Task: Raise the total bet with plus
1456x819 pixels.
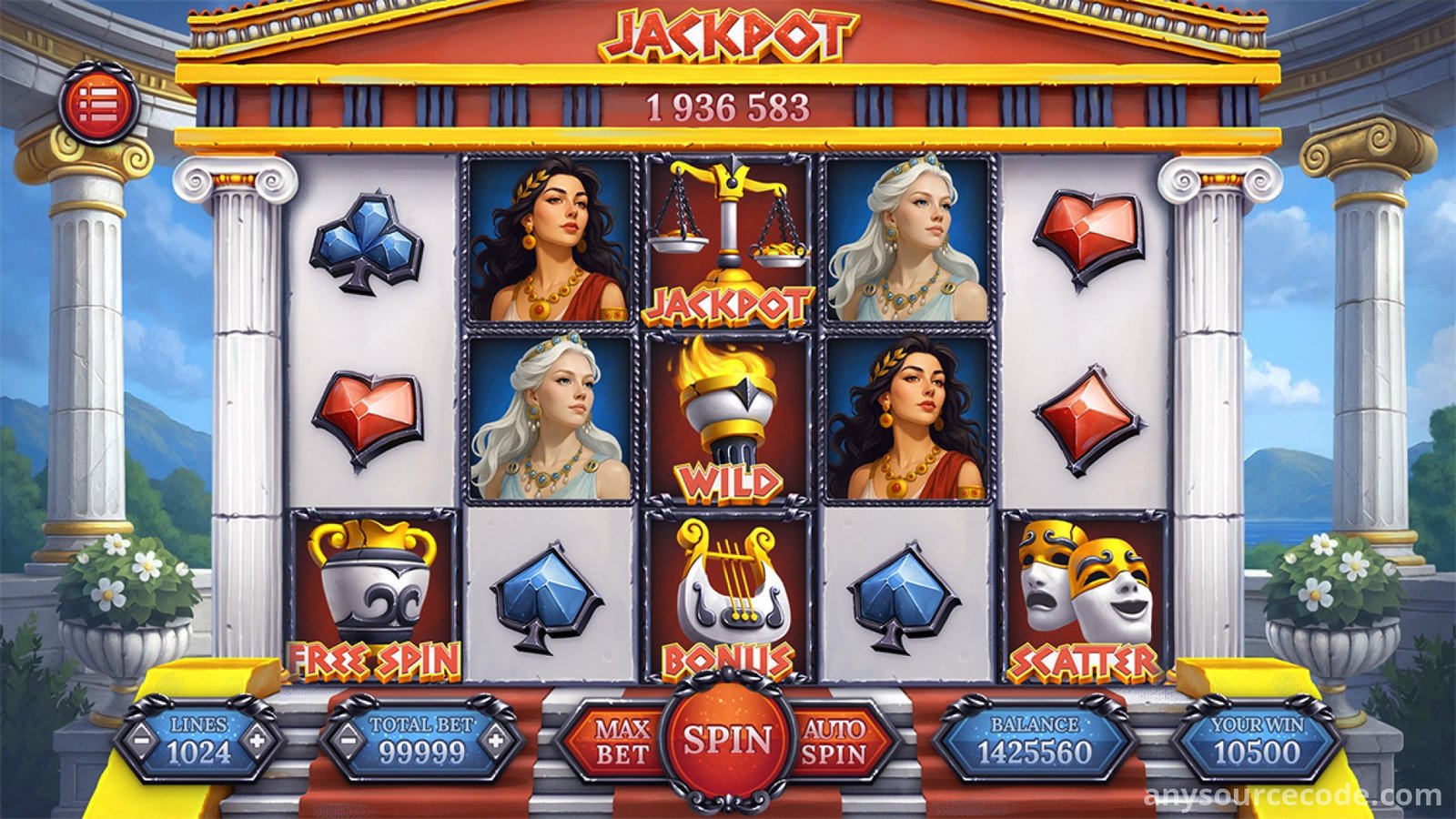Action: pyautogui.click(x=495, y=739)
